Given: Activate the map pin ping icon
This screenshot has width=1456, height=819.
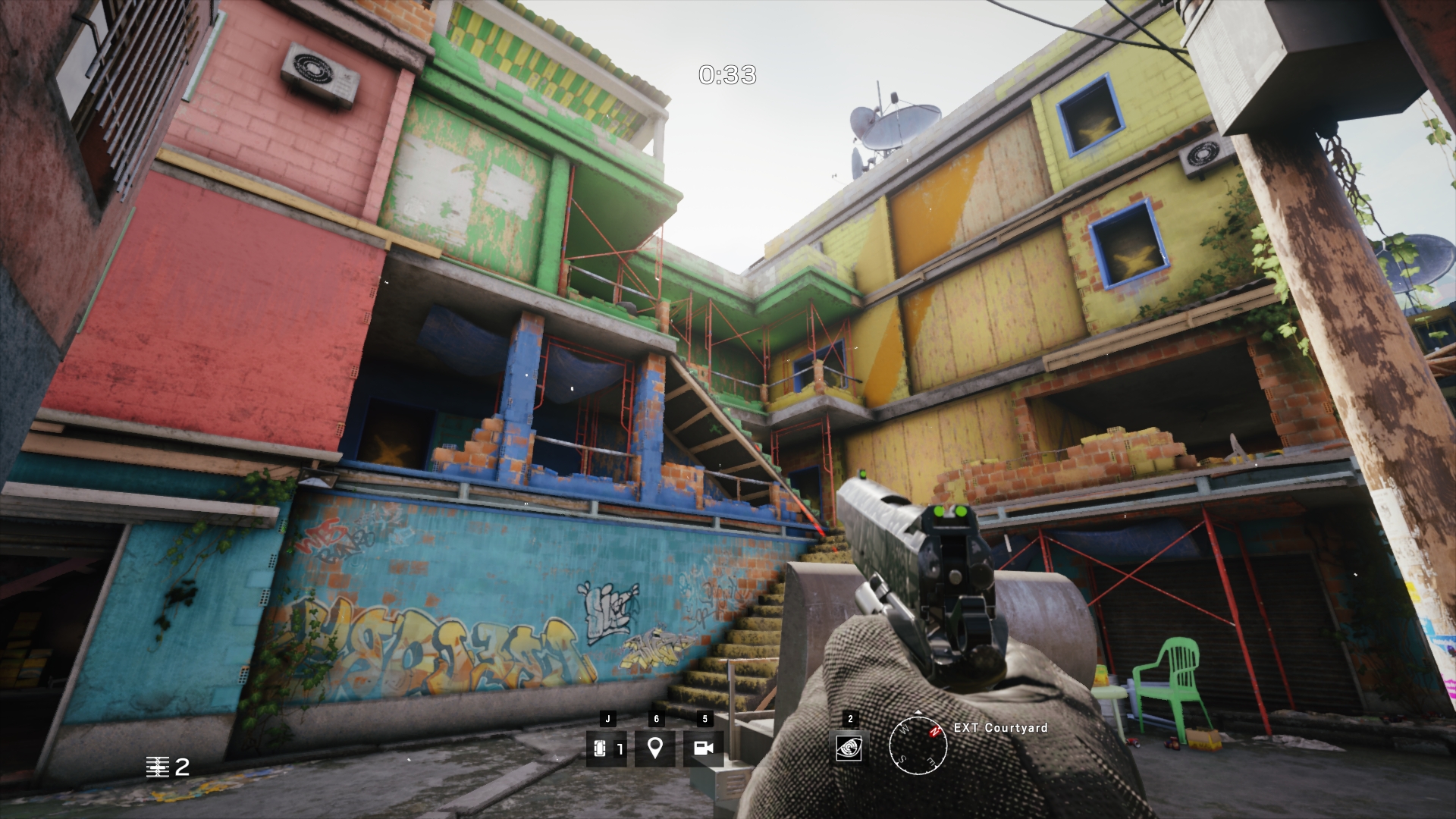Looking at the screenshot, I should coord(655,748).
